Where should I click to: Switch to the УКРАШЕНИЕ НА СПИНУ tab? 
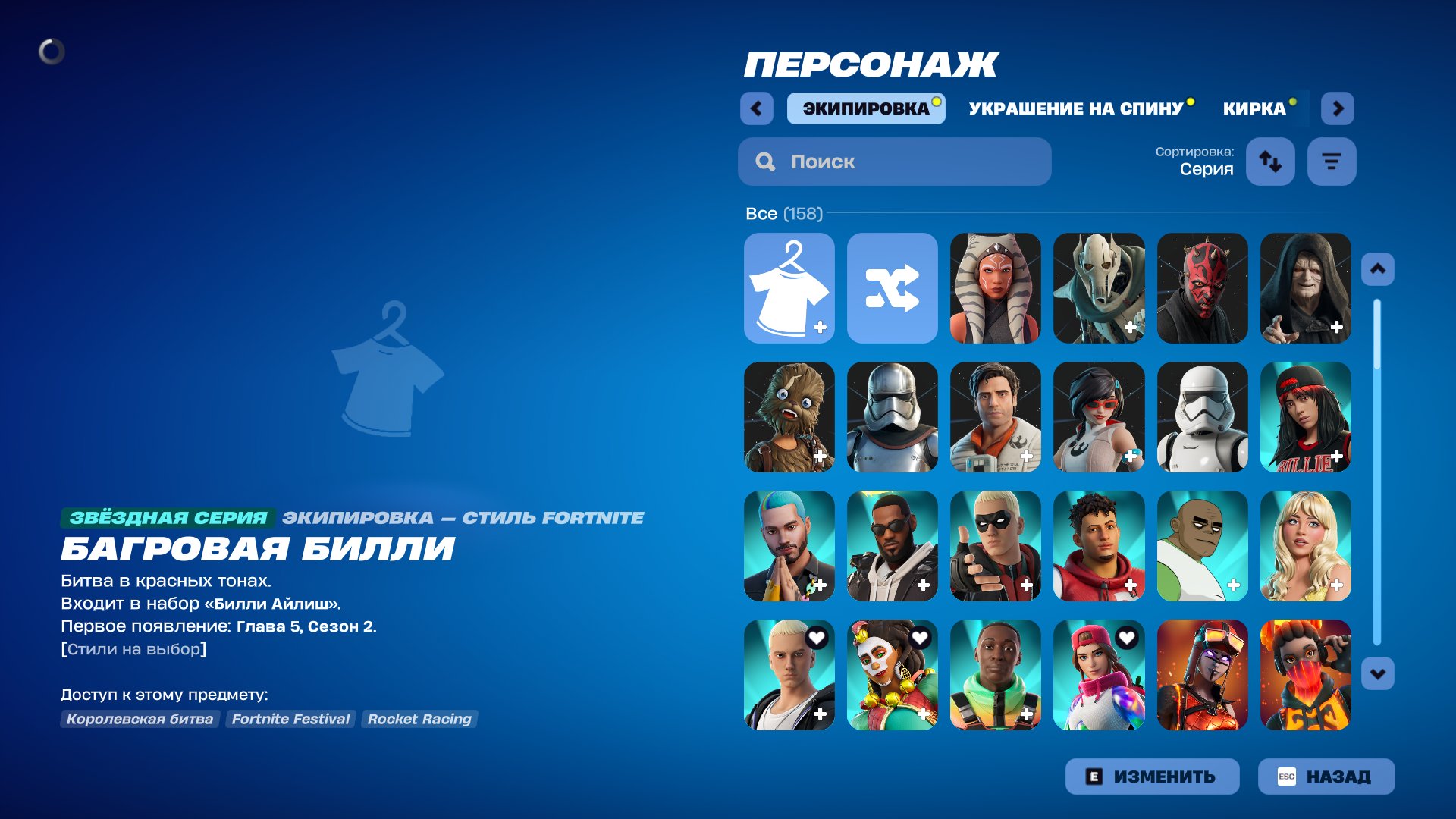coord(1075,108)
